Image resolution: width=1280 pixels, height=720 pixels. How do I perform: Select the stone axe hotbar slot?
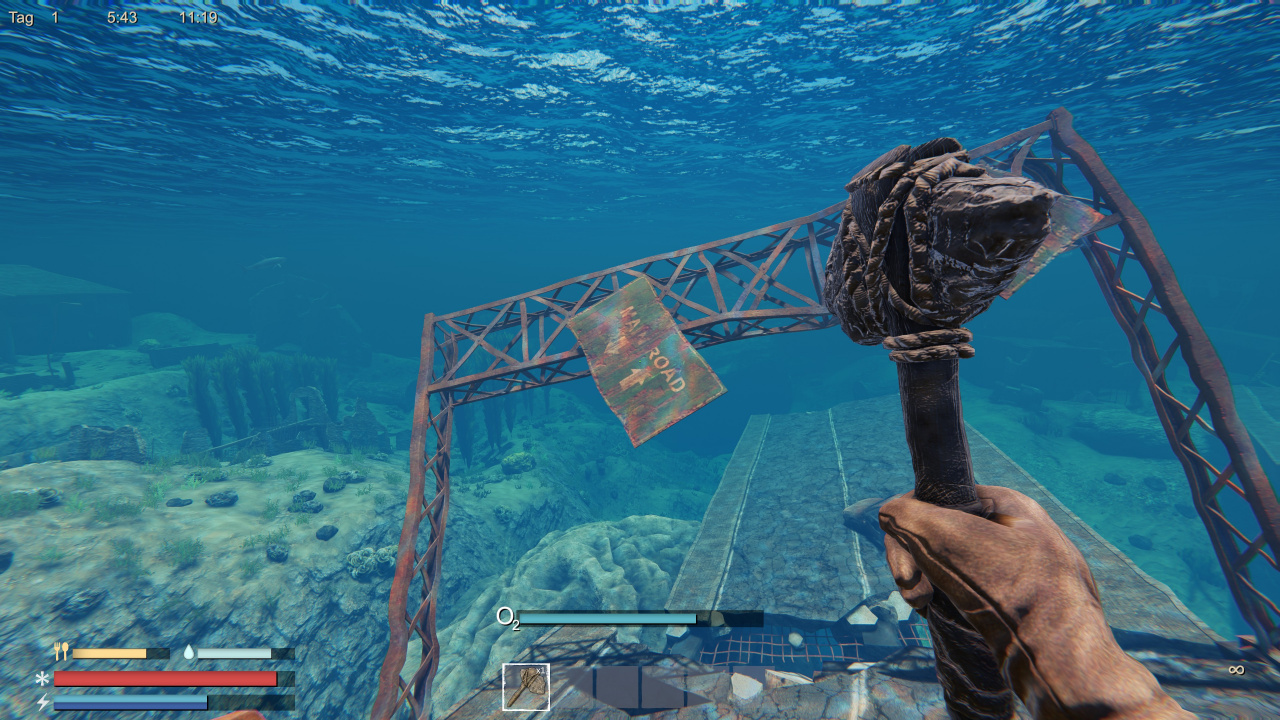point(526,687)
